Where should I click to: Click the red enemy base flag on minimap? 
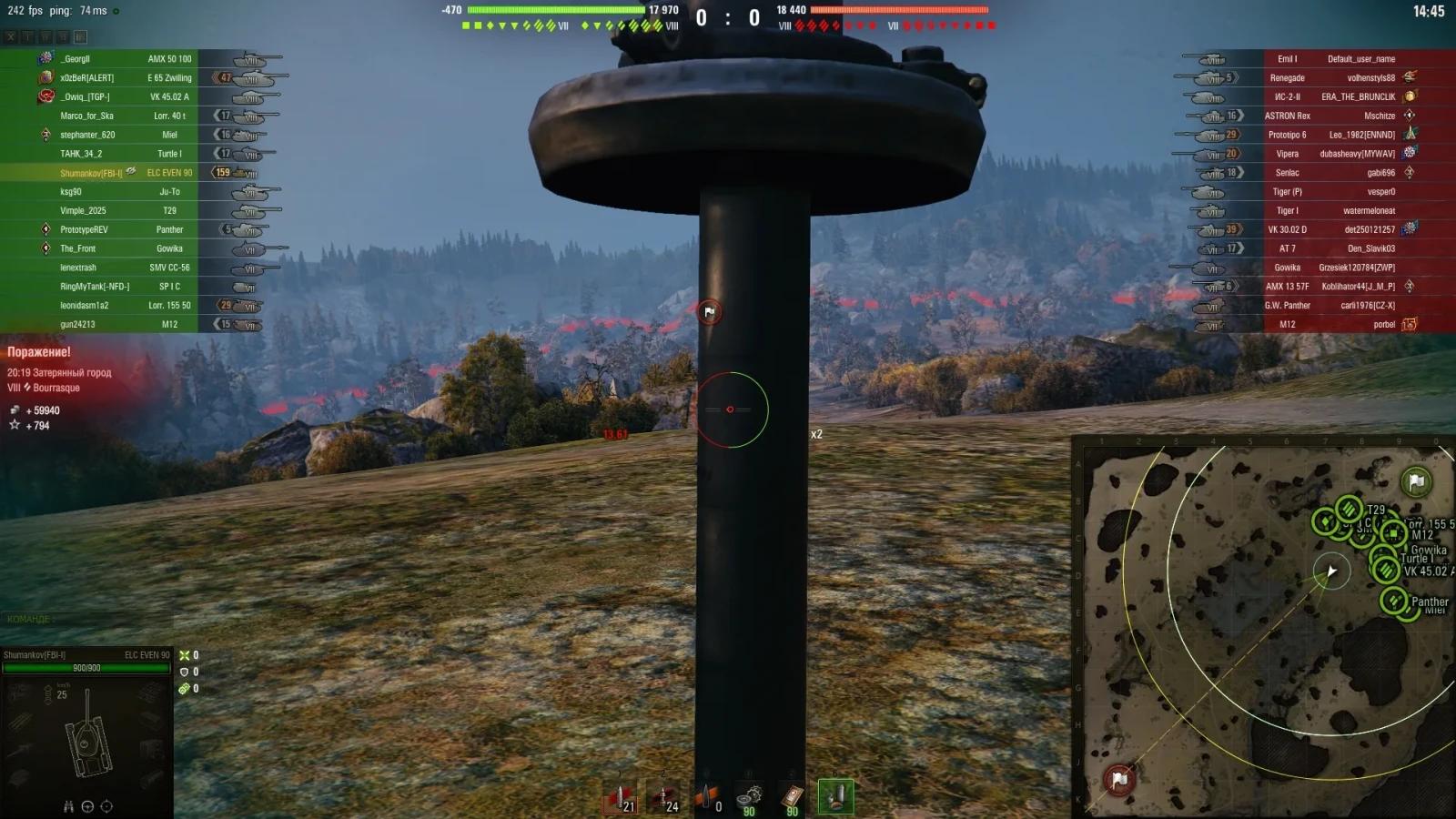(1117, 778)
